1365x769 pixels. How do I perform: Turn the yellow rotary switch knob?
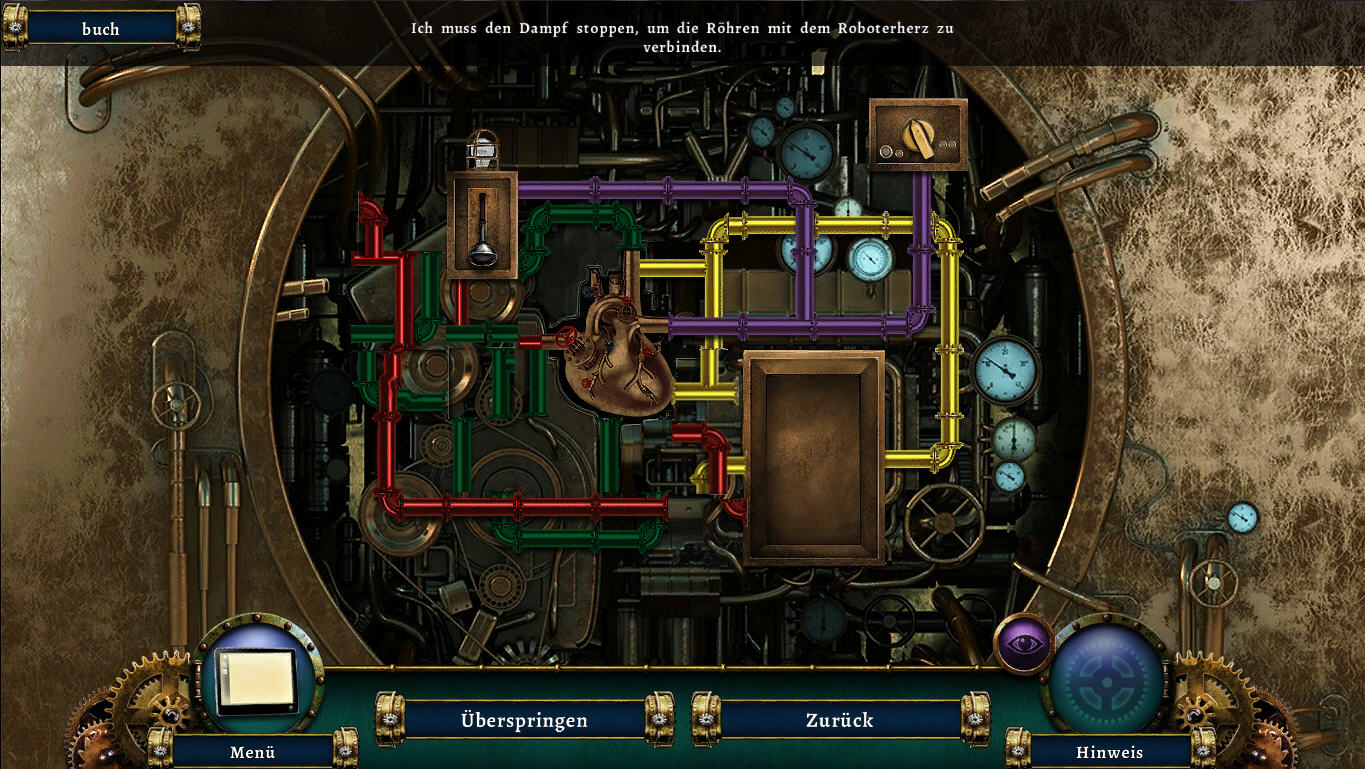point(919,137)
